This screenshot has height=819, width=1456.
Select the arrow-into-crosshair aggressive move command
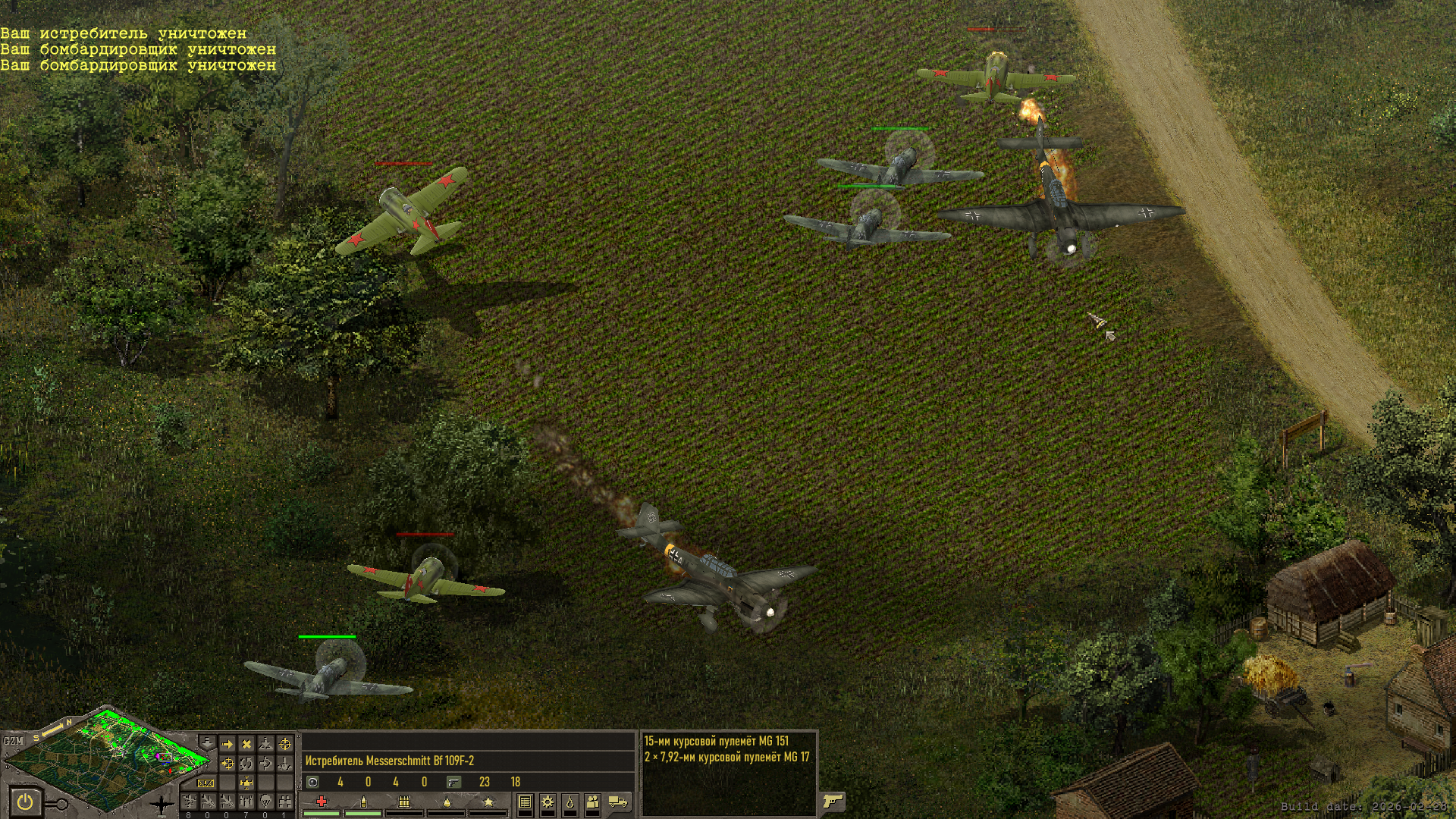pos(227,764)
